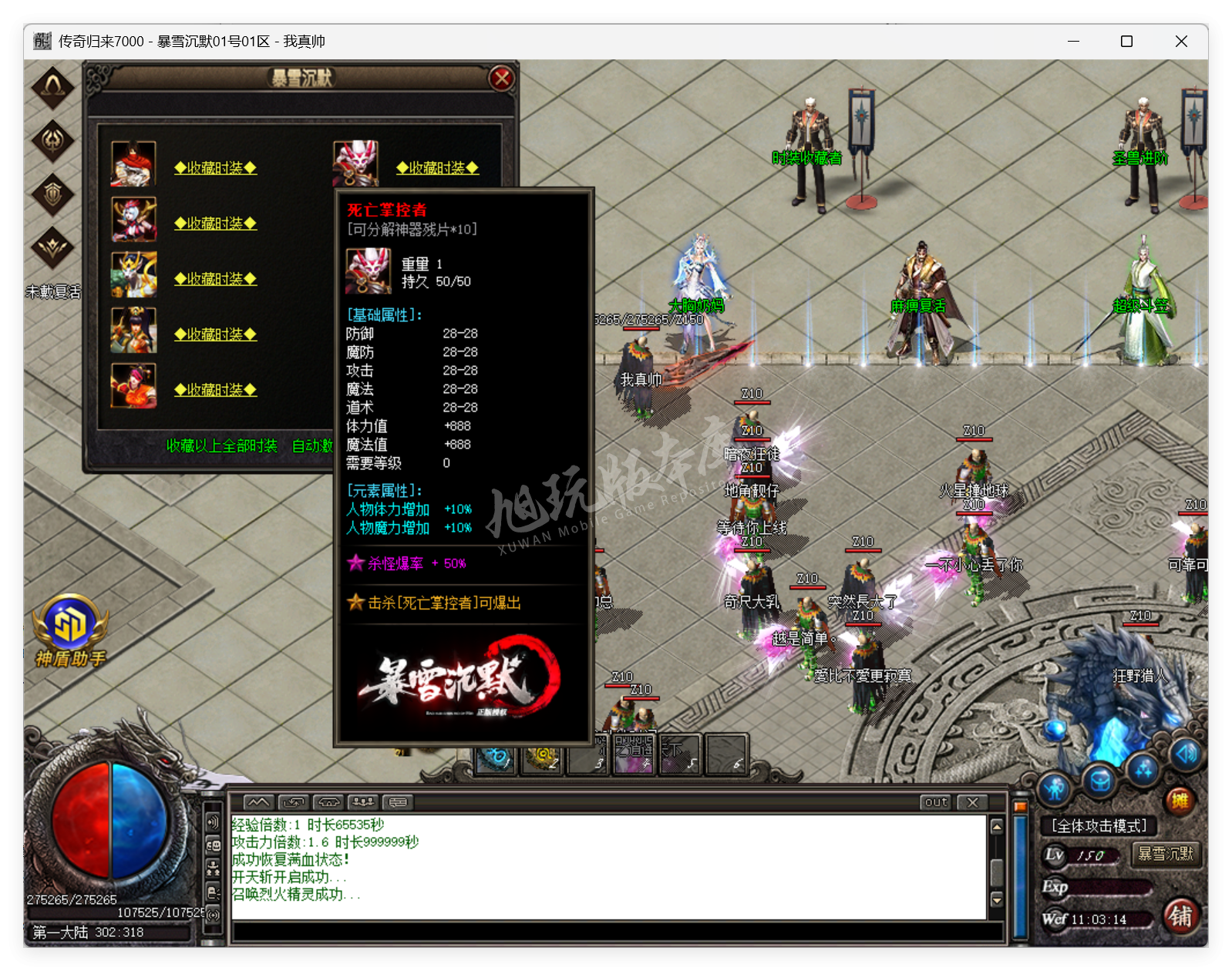Image resolution: width=1232 pixels, height=971 pixels.
Task: Select the character info orb icon
Action: (x=1056, y=788)
